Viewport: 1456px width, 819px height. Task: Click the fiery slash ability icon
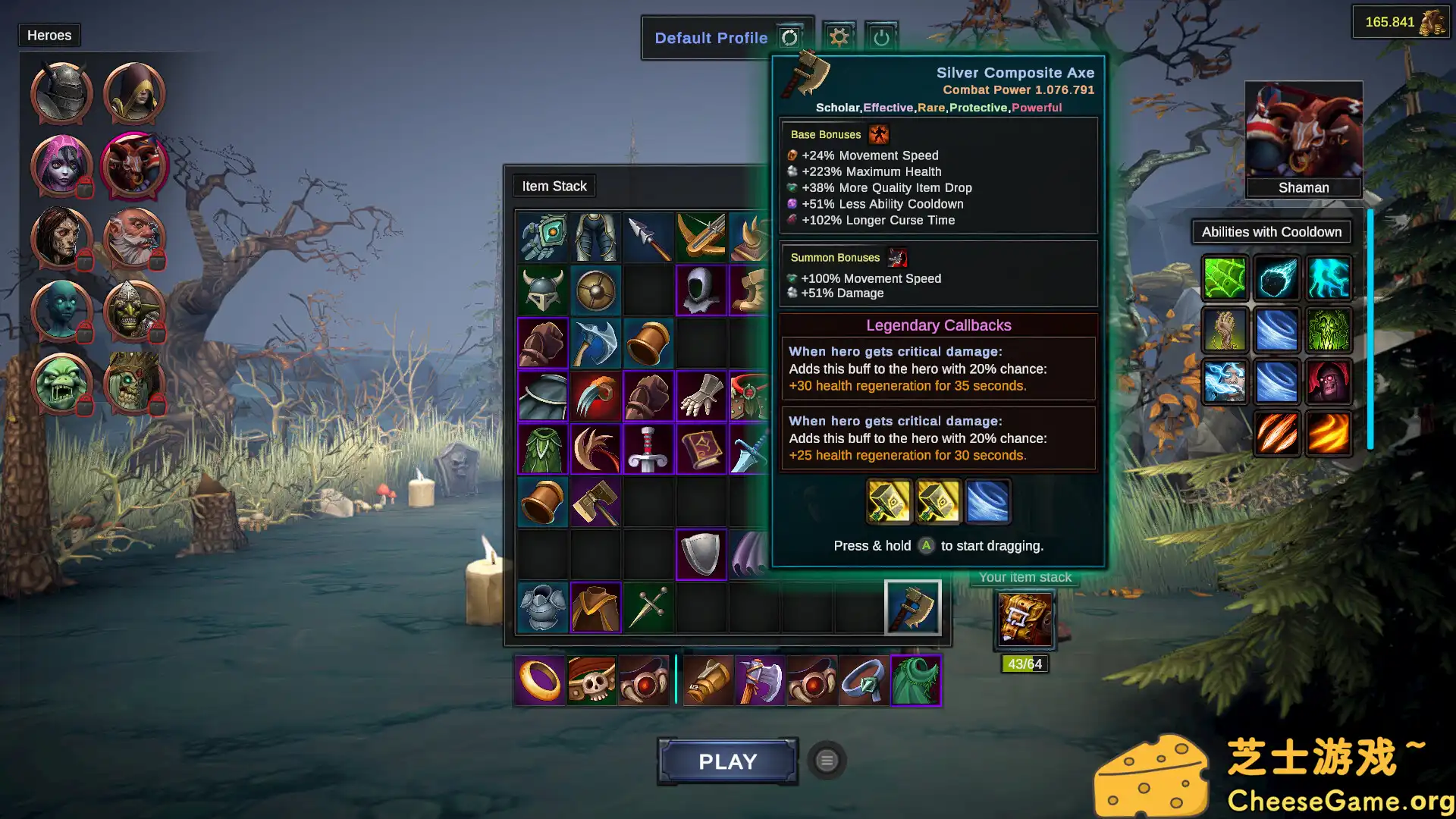point(1276,434)
